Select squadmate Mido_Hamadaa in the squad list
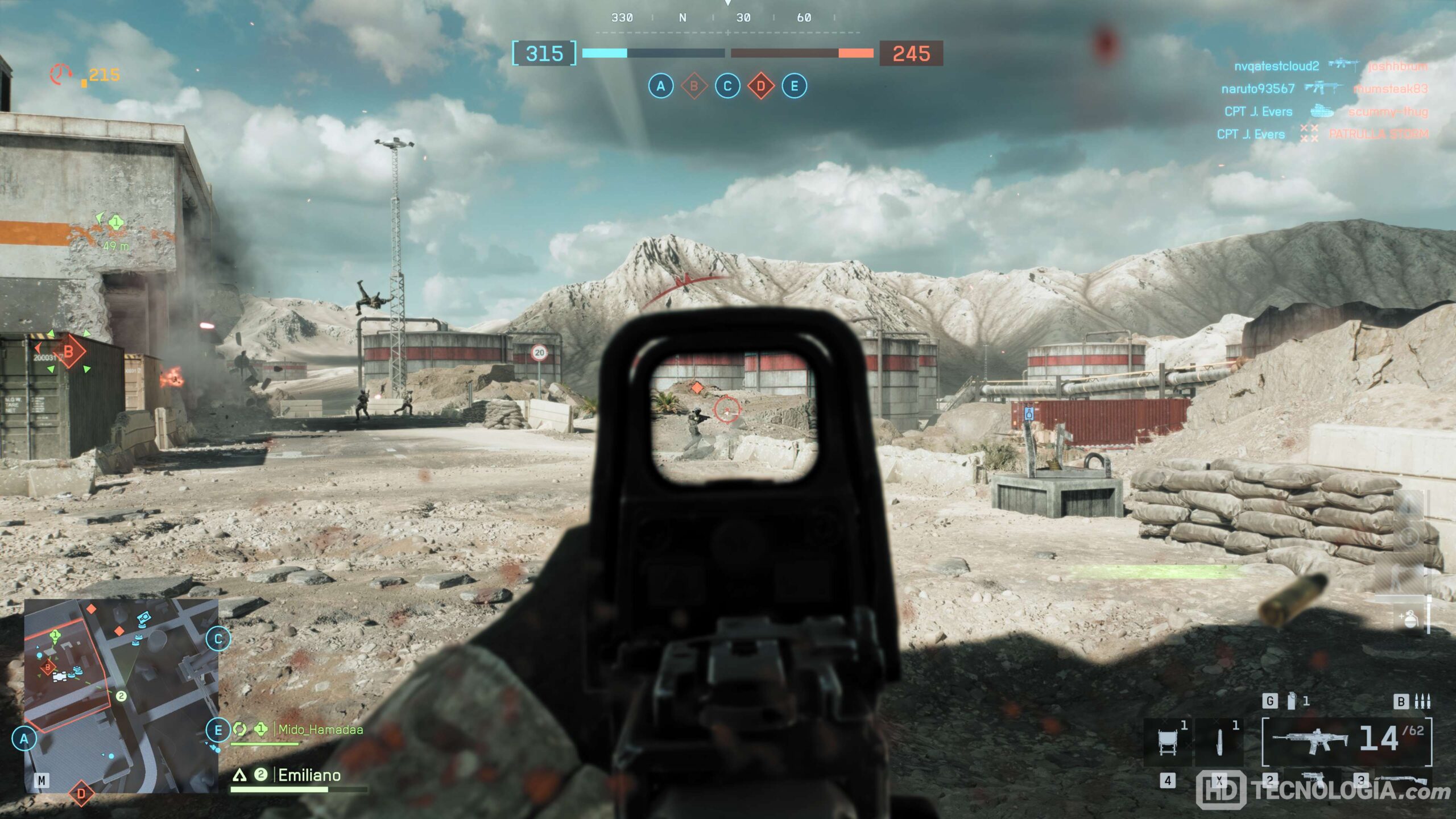The image size is (1456, 819). 320,730
